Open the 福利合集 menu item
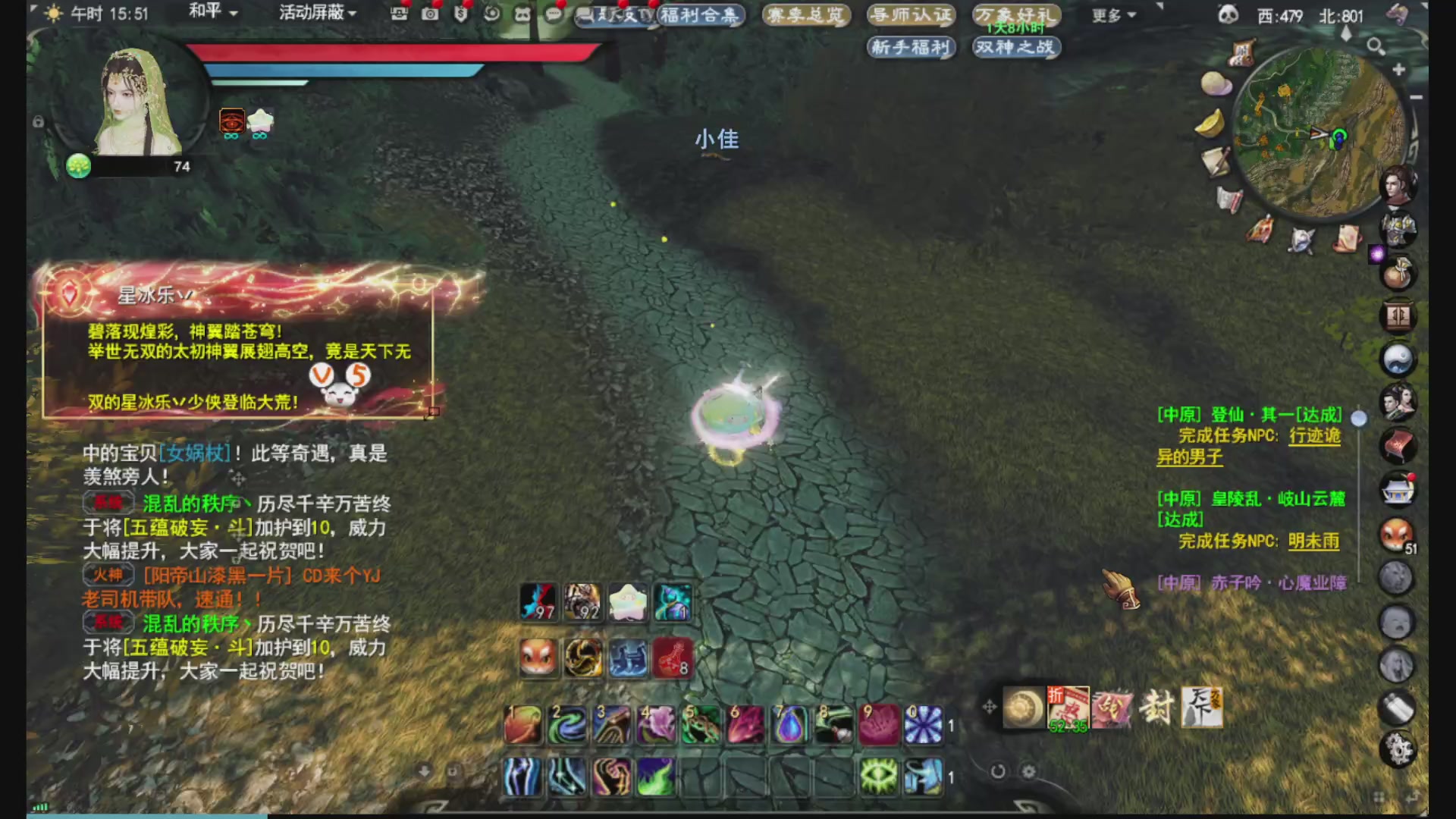The image size is (1456, 819). point(700,15)
